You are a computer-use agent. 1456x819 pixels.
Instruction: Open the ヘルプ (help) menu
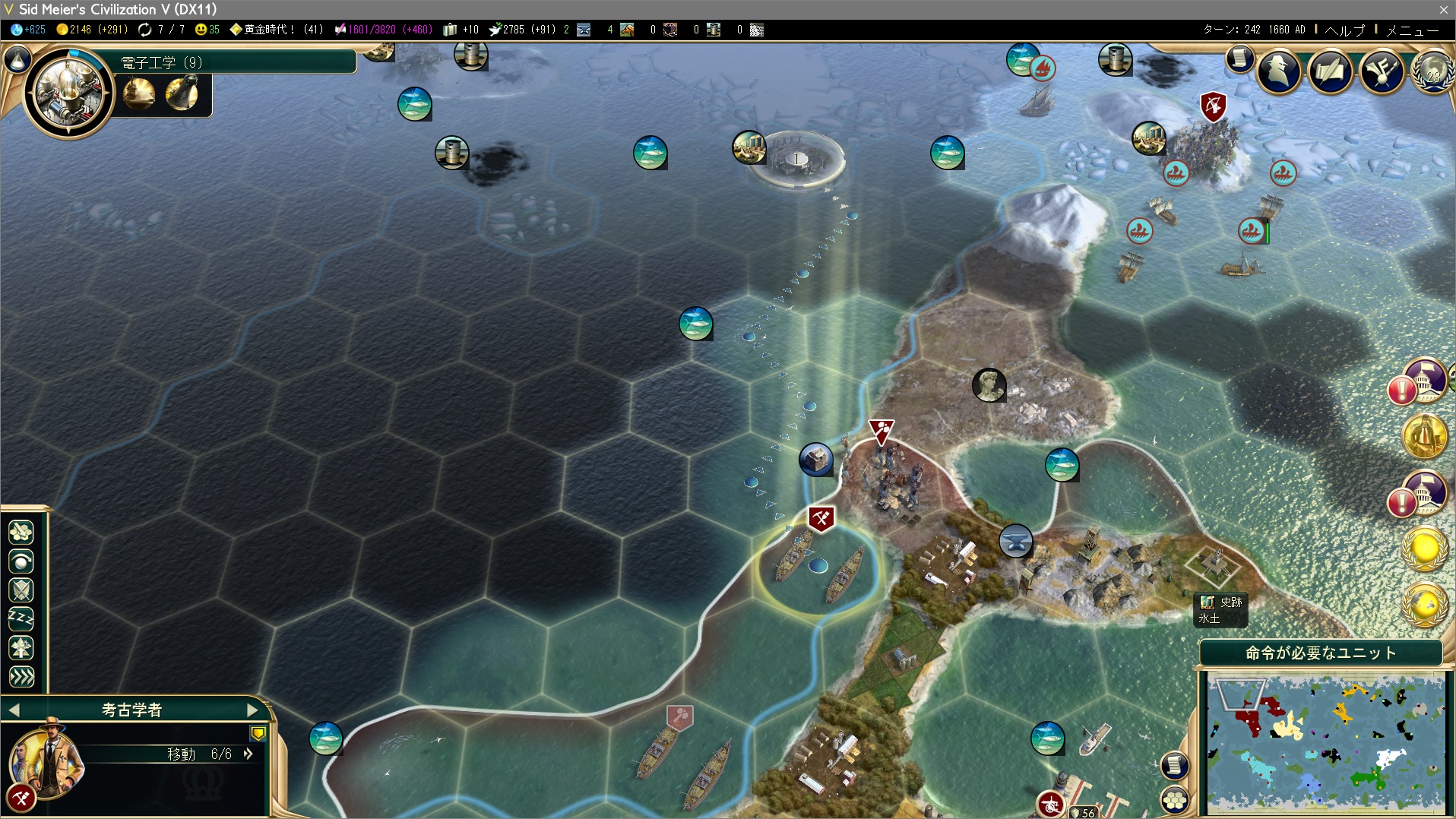1344,30
